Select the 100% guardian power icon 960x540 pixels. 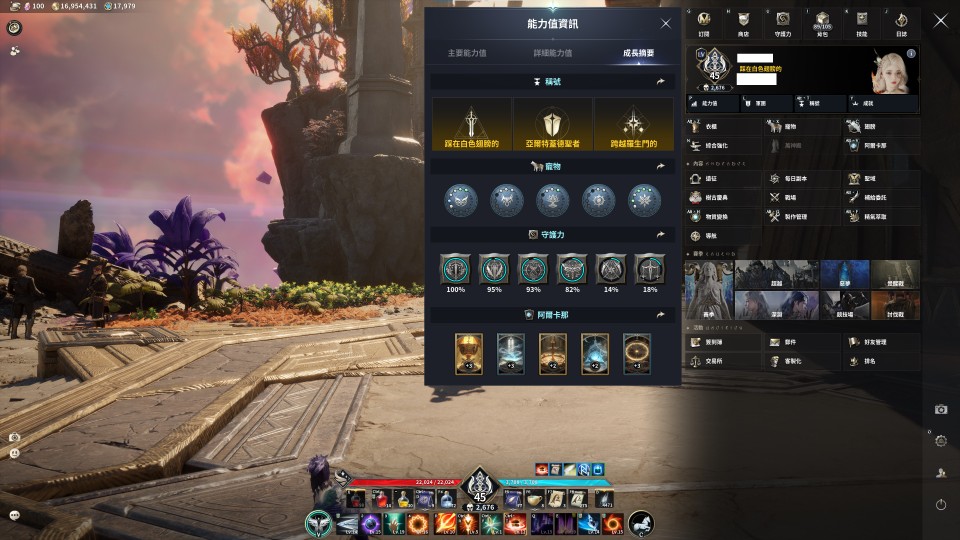456,268
